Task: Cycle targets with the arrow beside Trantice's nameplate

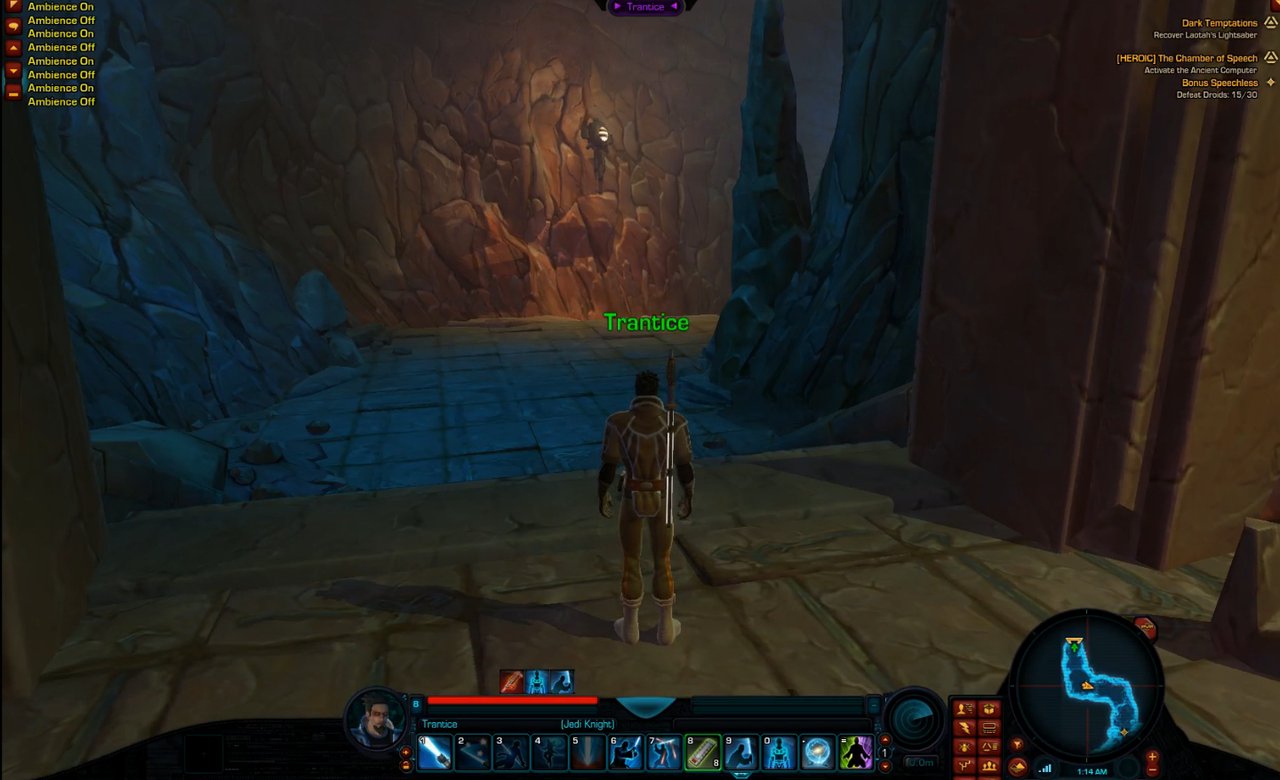Action: 675,7
